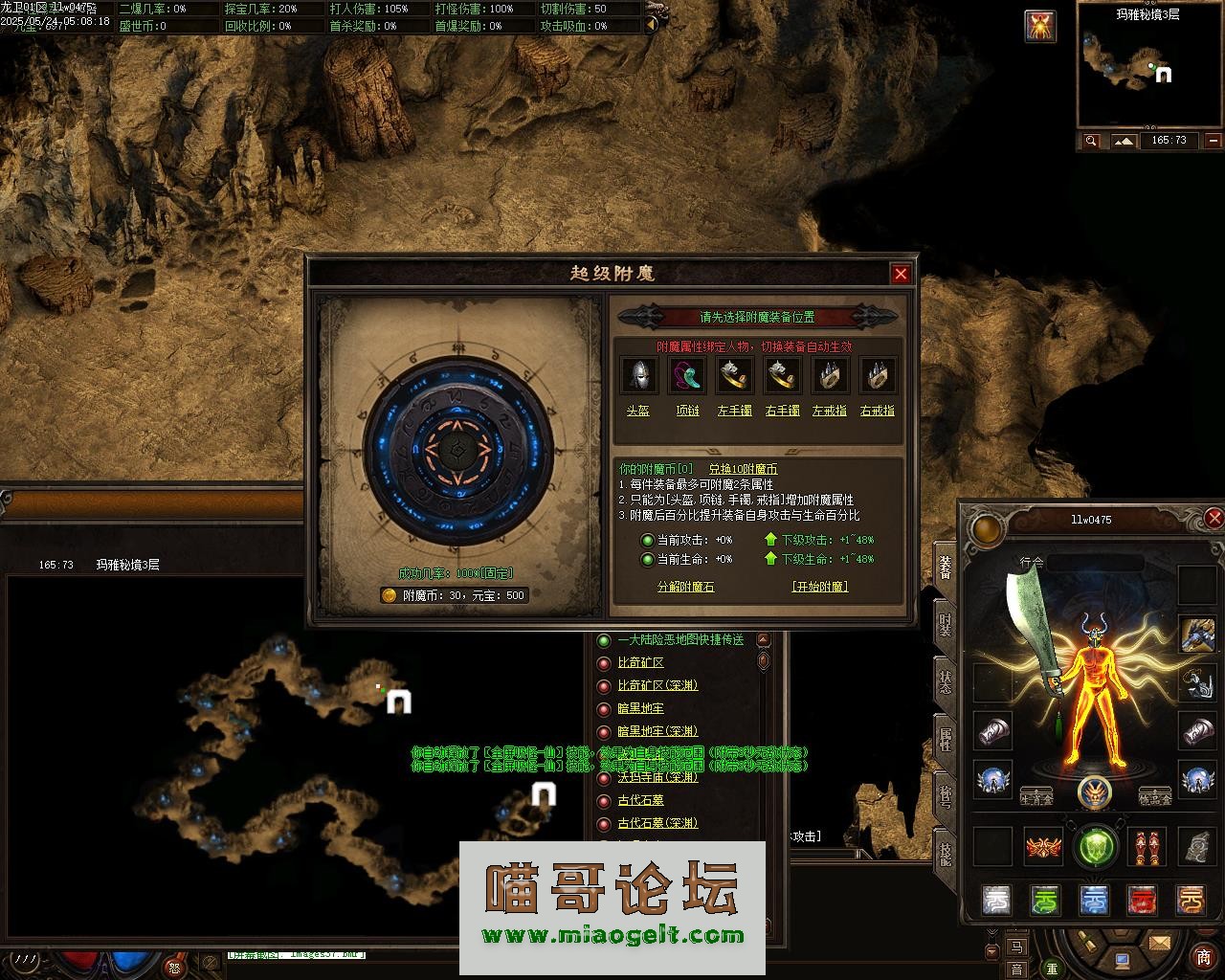Switch to the 技能 skills tab
This screenshot has width=1225, height=980.
point(946,854)
